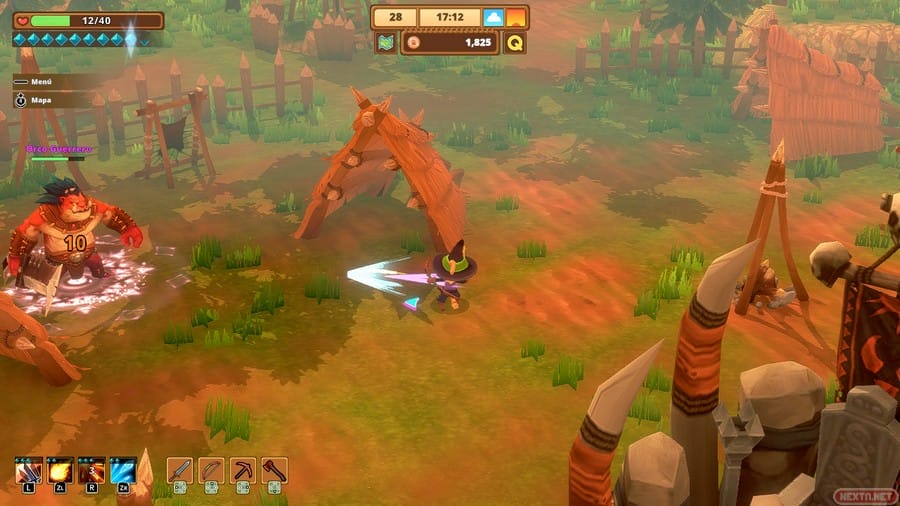Pick the axe tool slot
The width and height of the screenshot is (900, 506).
coord(274,470)
